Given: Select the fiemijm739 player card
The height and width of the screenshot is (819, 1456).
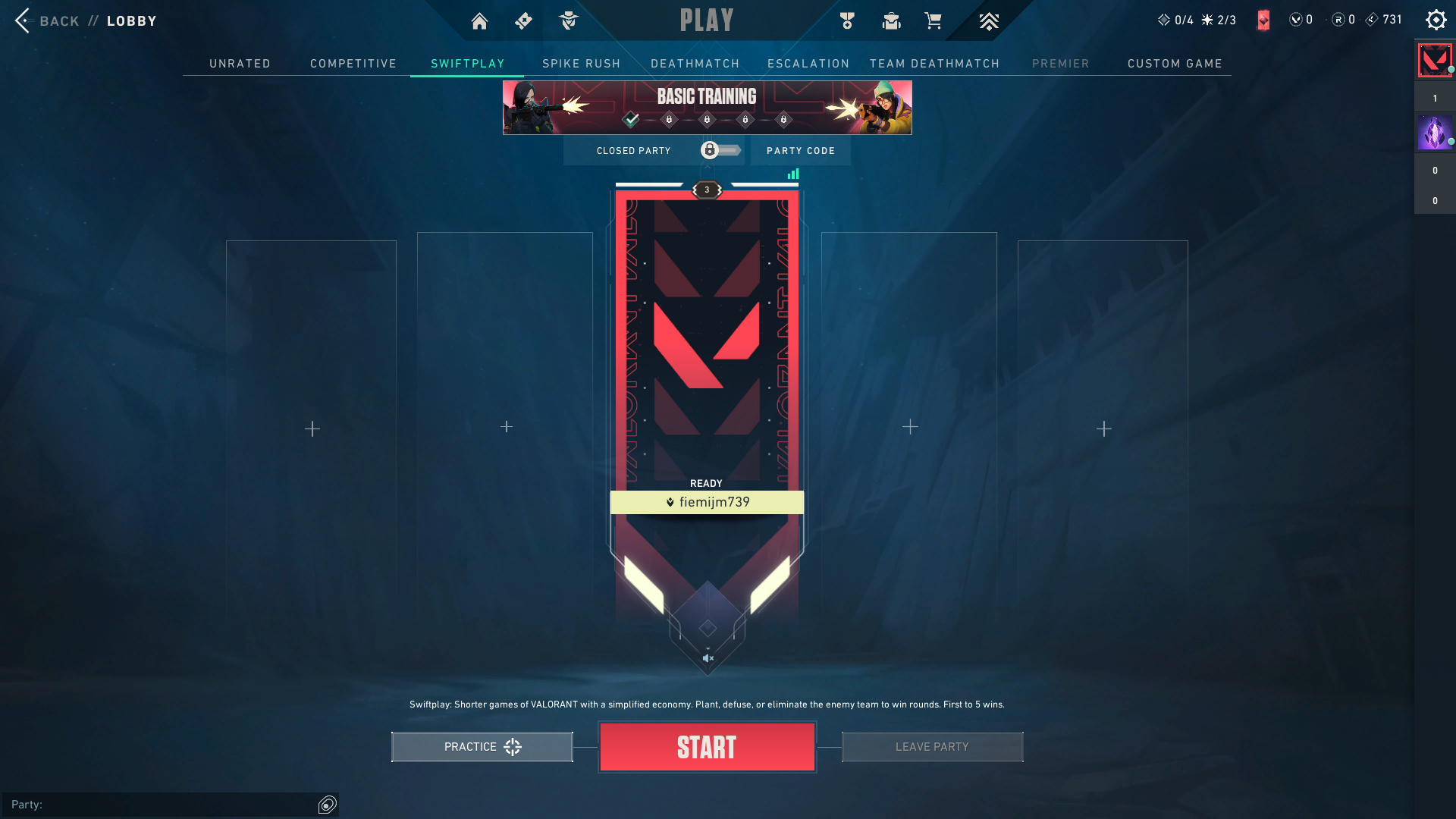Looking at the screenshot, I should (707, 379).
